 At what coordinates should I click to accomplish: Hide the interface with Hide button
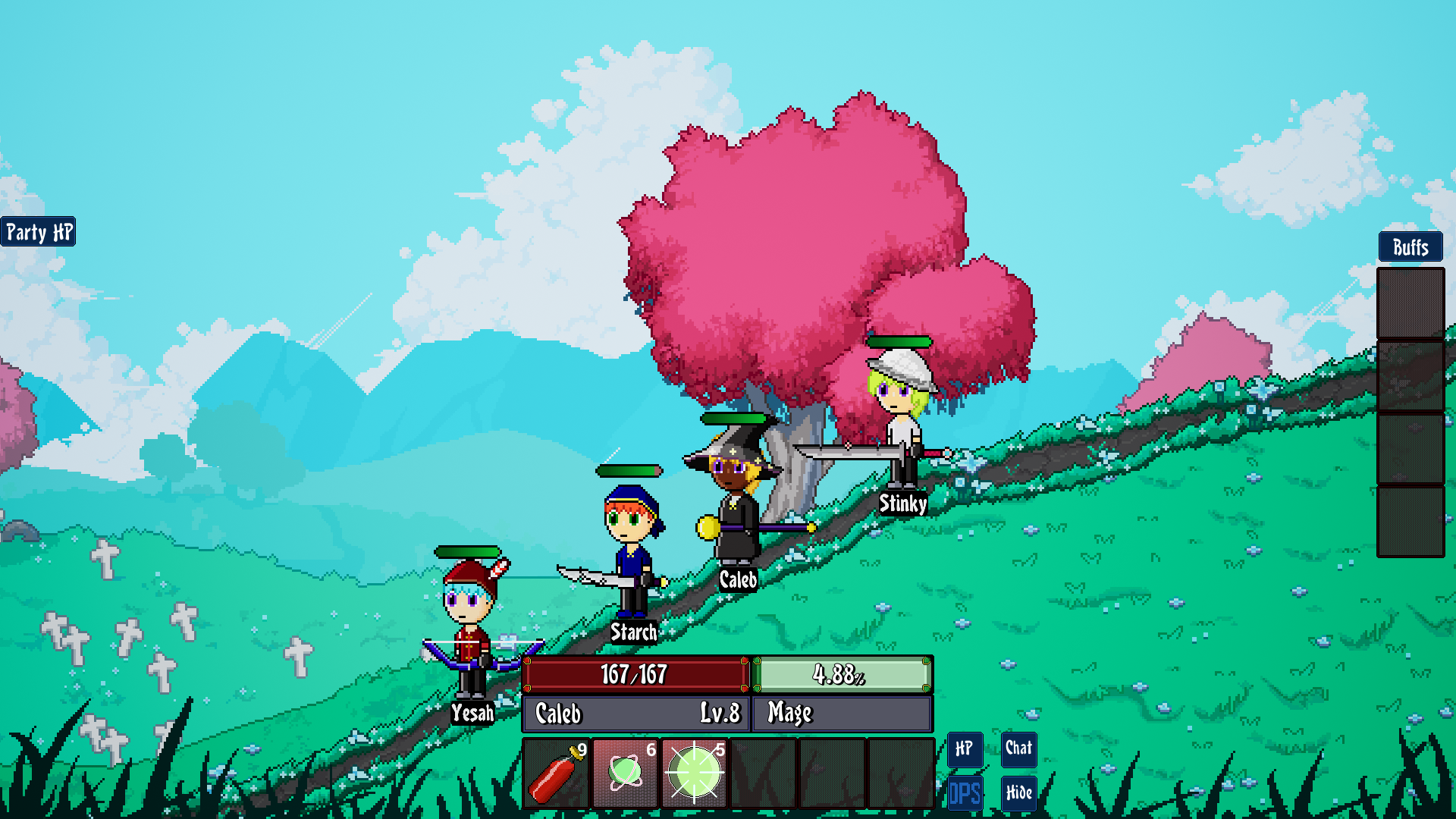(1018, 793)
